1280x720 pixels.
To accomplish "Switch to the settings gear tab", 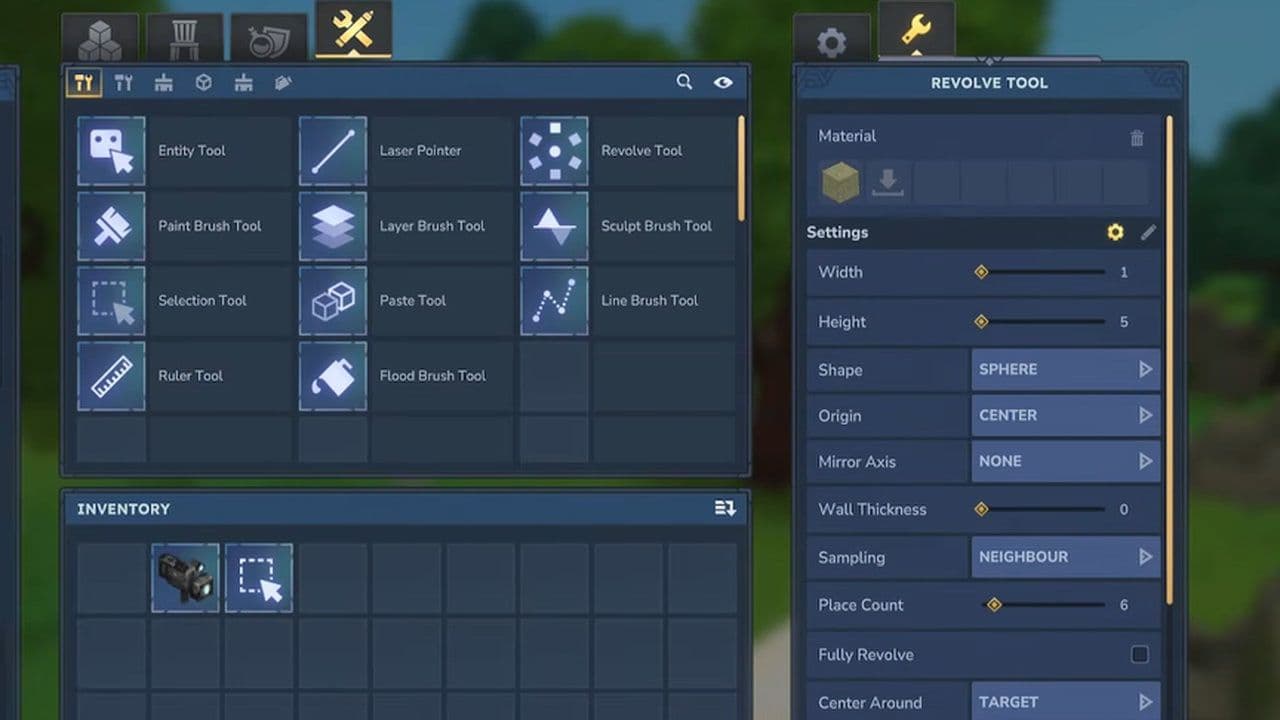I will point(833,40).
